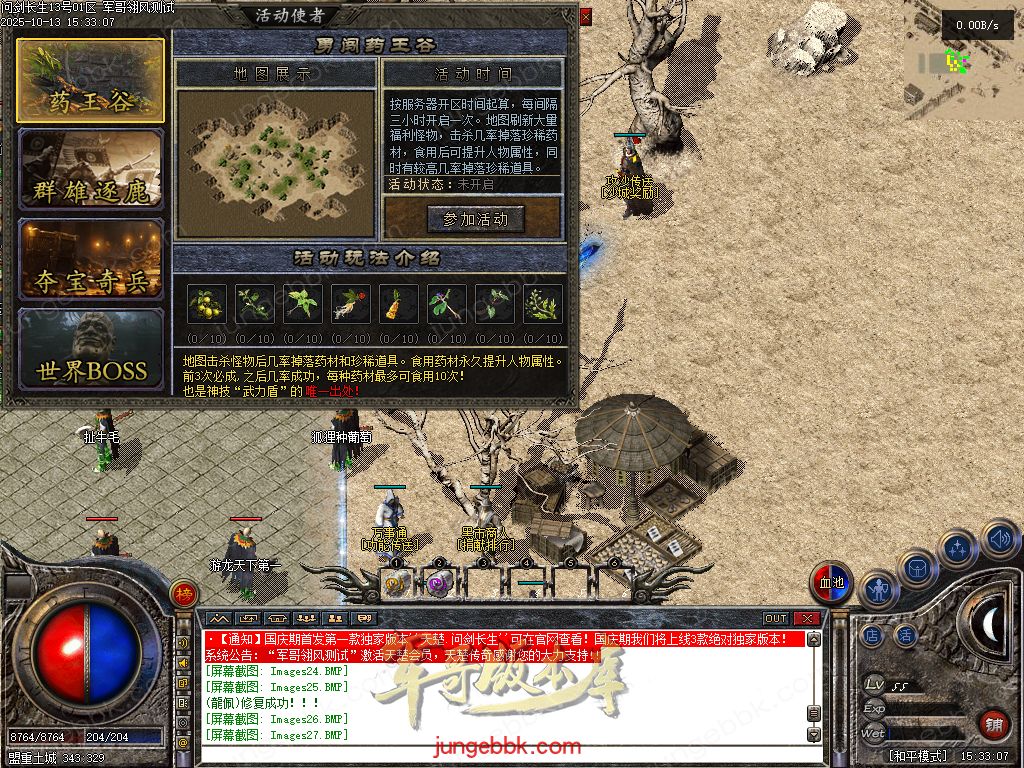Choose the orange gourd herb icon
The image size is (1024, 768).
point(398,303)
